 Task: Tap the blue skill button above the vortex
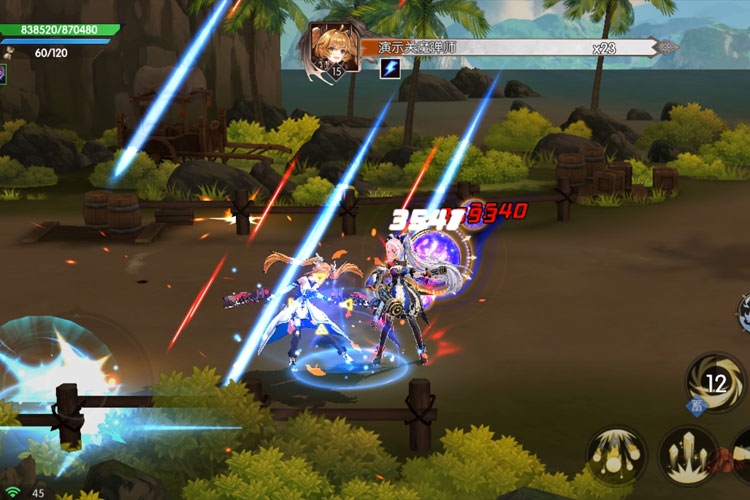click(743, 312)
